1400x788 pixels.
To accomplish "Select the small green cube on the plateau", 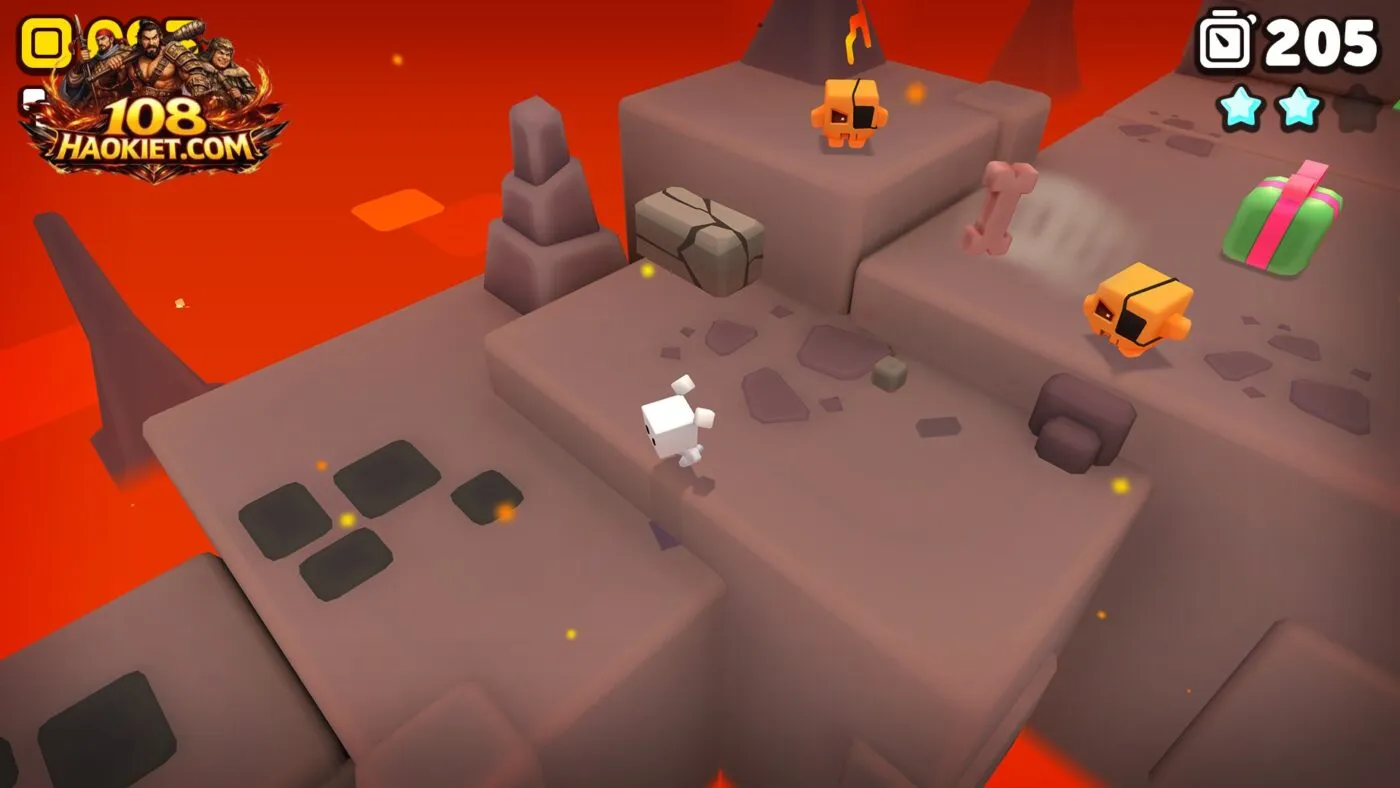I will coord(887,372).
